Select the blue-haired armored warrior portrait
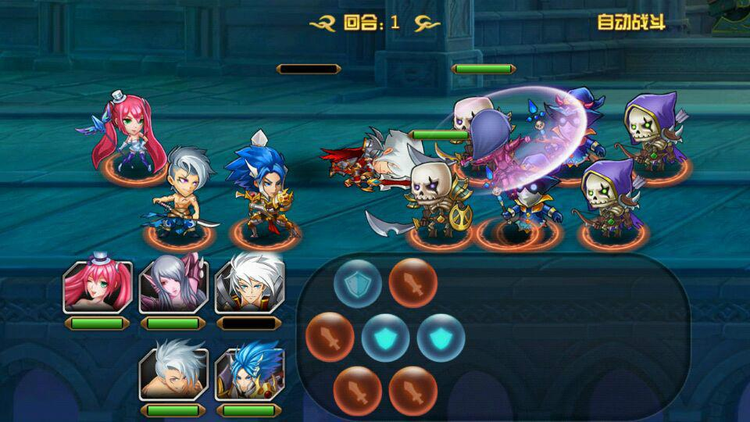 click(x=249, y=373)
